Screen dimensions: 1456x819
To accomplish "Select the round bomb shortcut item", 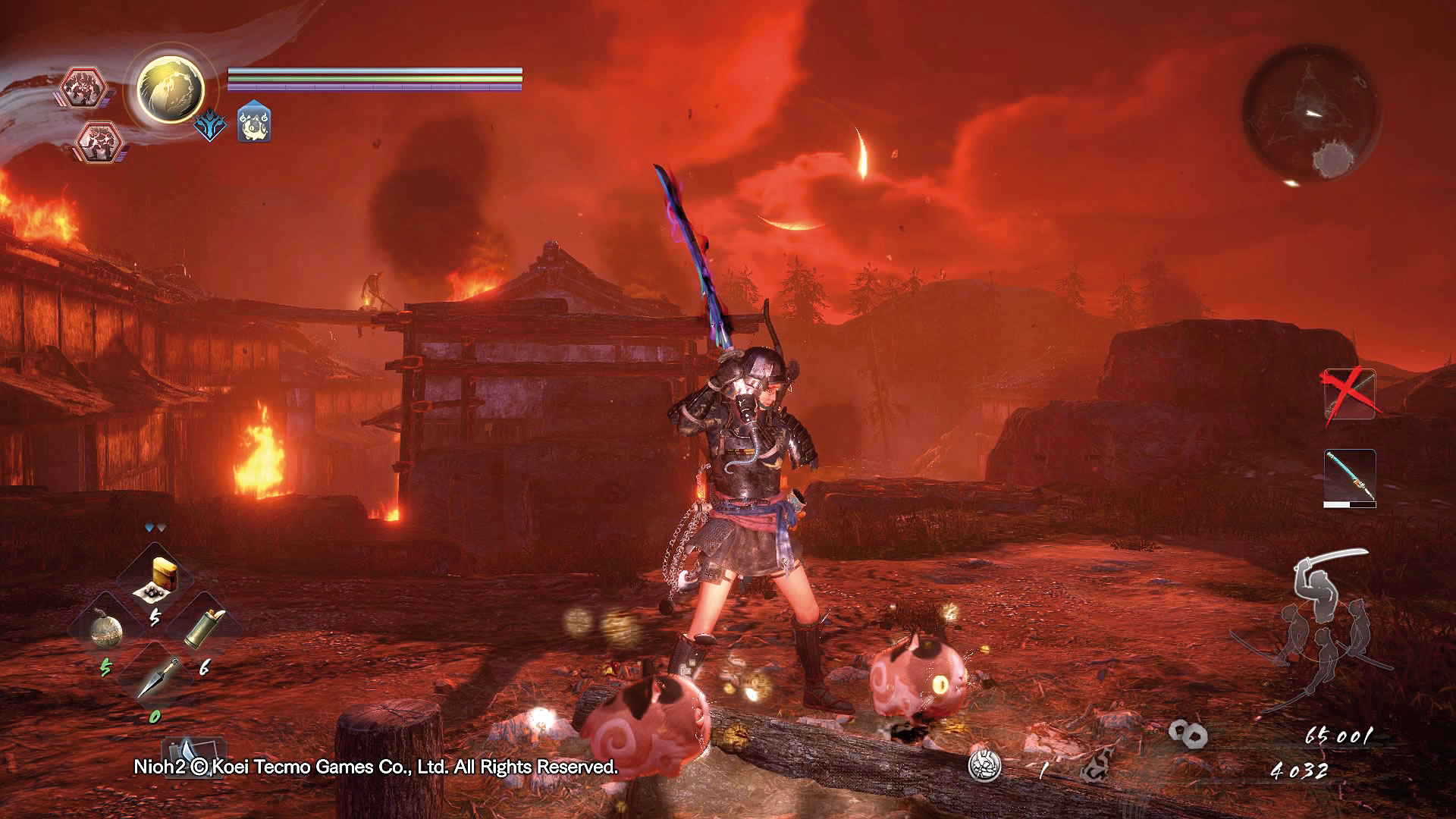I will (x=105, y=630).
